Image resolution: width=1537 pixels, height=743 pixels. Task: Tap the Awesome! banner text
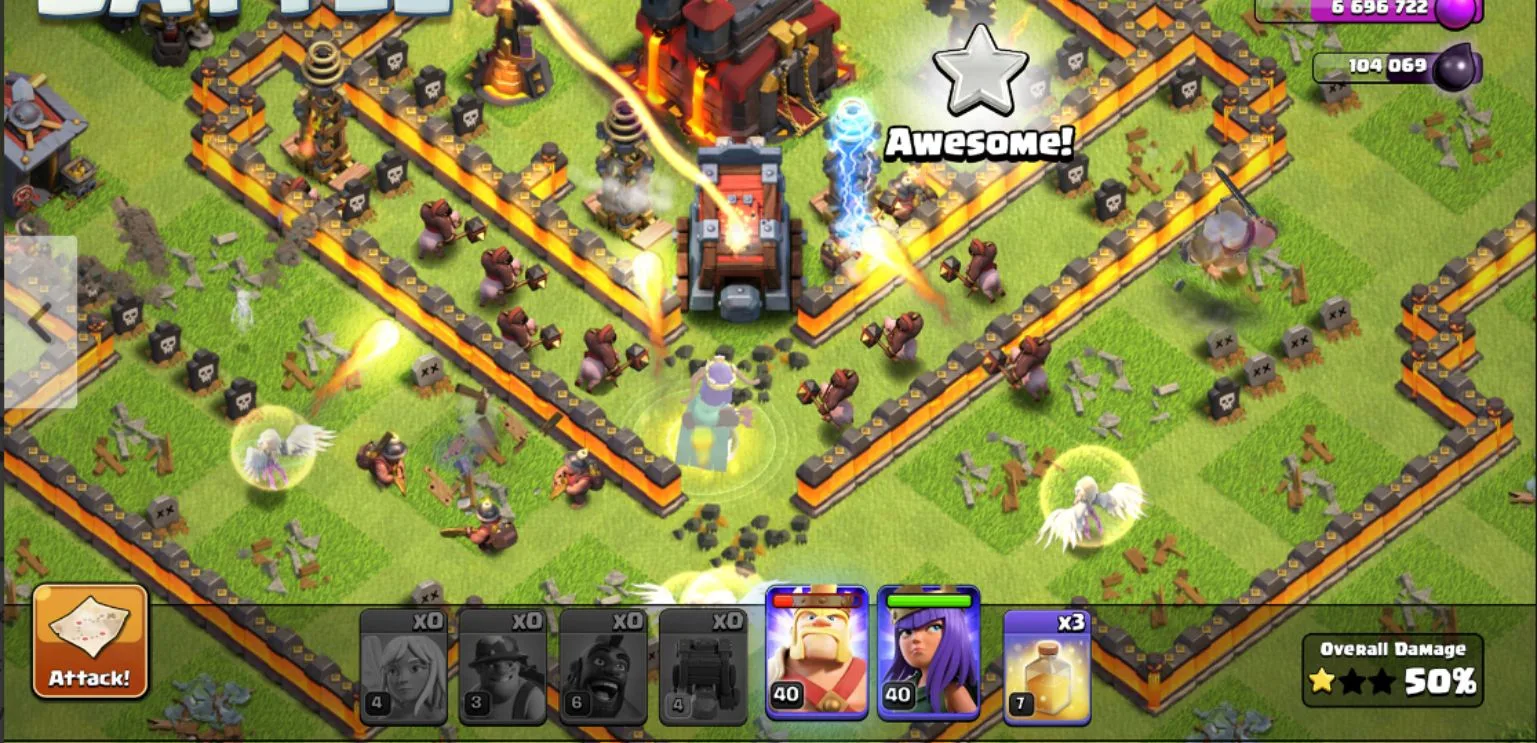click(980, 141)
